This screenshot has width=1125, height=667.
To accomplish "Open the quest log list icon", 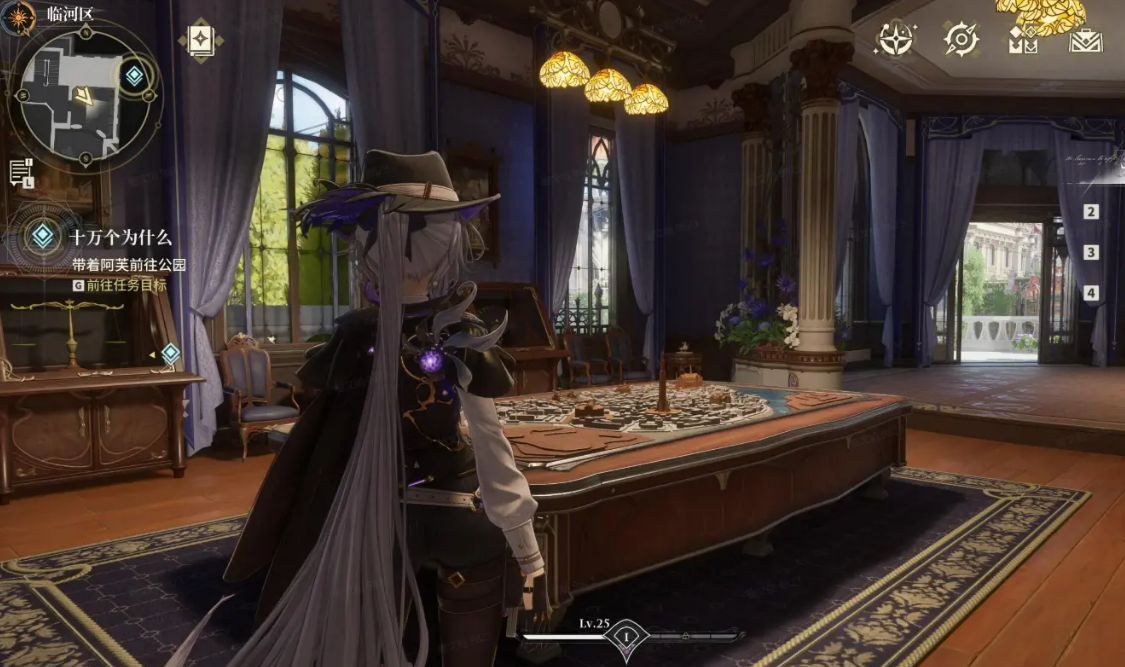I will [21, 173].
